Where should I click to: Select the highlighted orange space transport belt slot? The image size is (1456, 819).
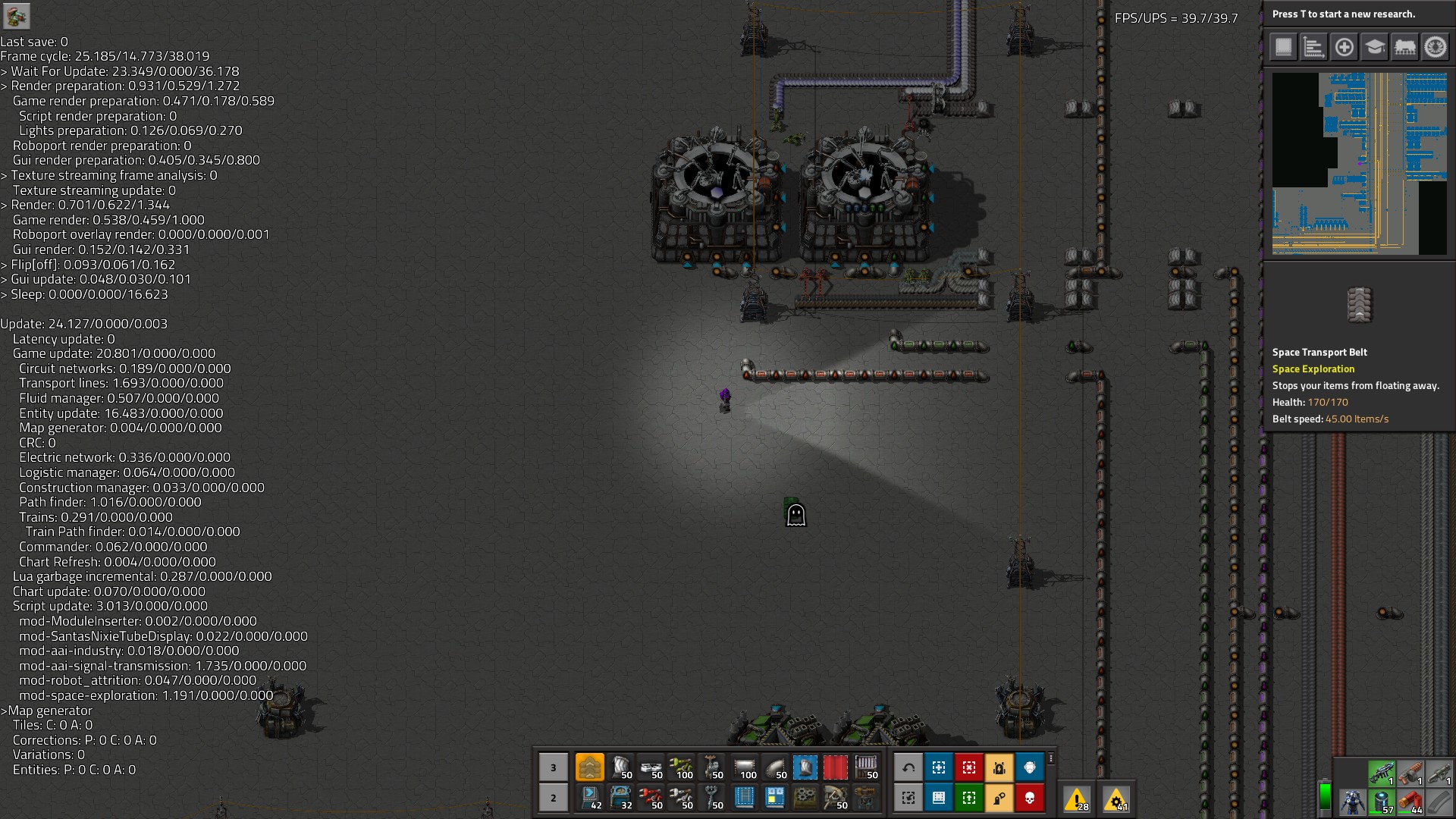(x=590, y=767)
